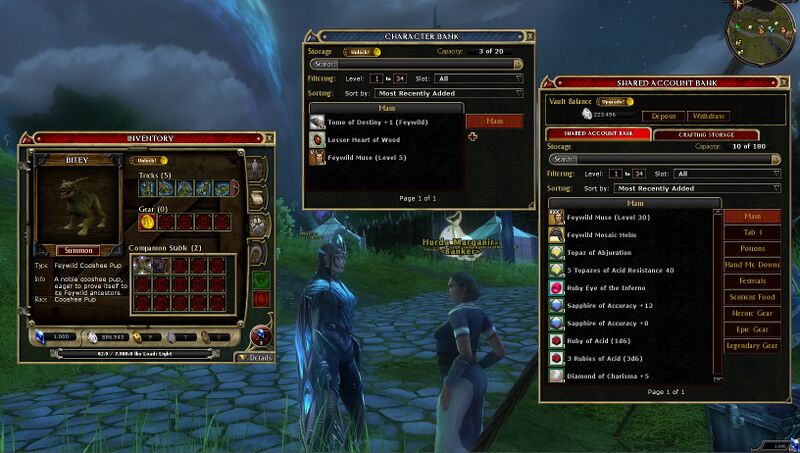The image size is (800, 453).
Task: Withdraw currency from the vault
Action: [x=708, y=116]
